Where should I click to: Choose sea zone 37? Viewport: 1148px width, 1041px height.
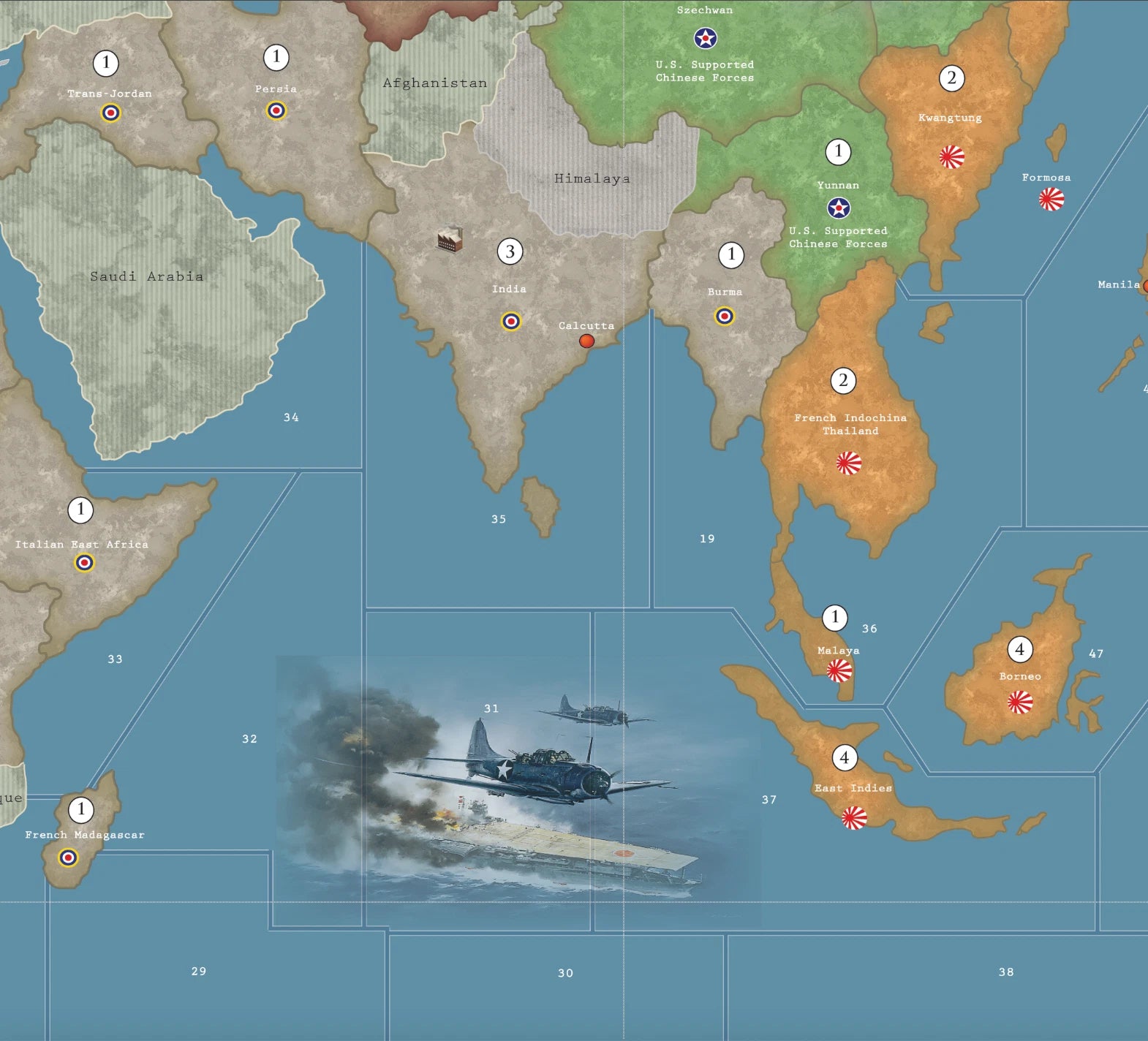pyautogui.click(x=769, y=800)
